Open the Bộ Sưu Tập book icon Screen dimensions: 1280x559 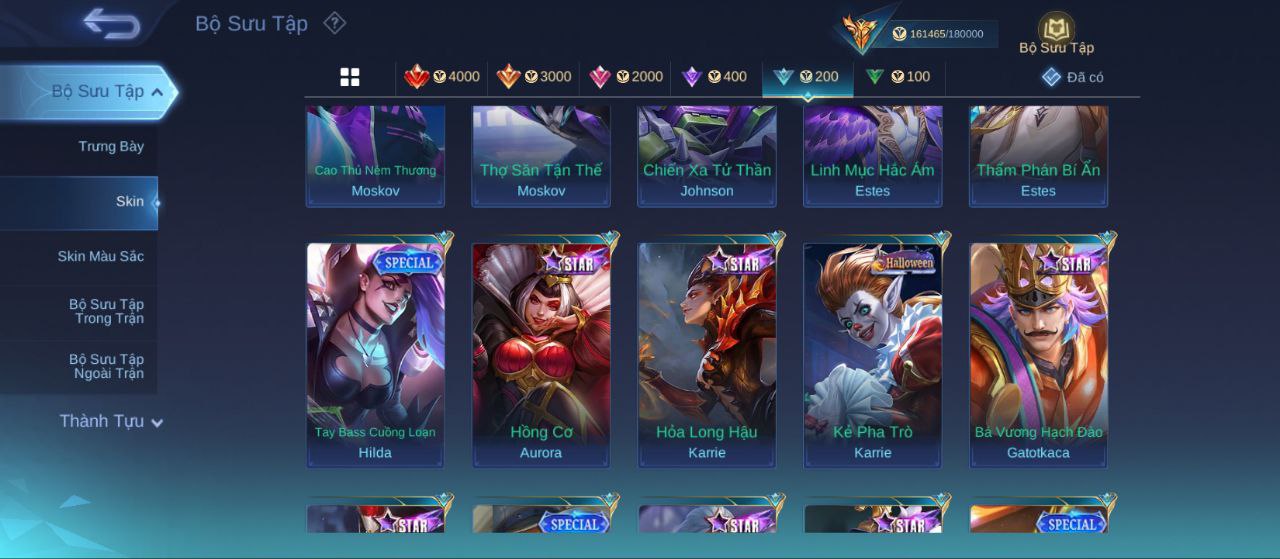click(x=1056, y=33)
